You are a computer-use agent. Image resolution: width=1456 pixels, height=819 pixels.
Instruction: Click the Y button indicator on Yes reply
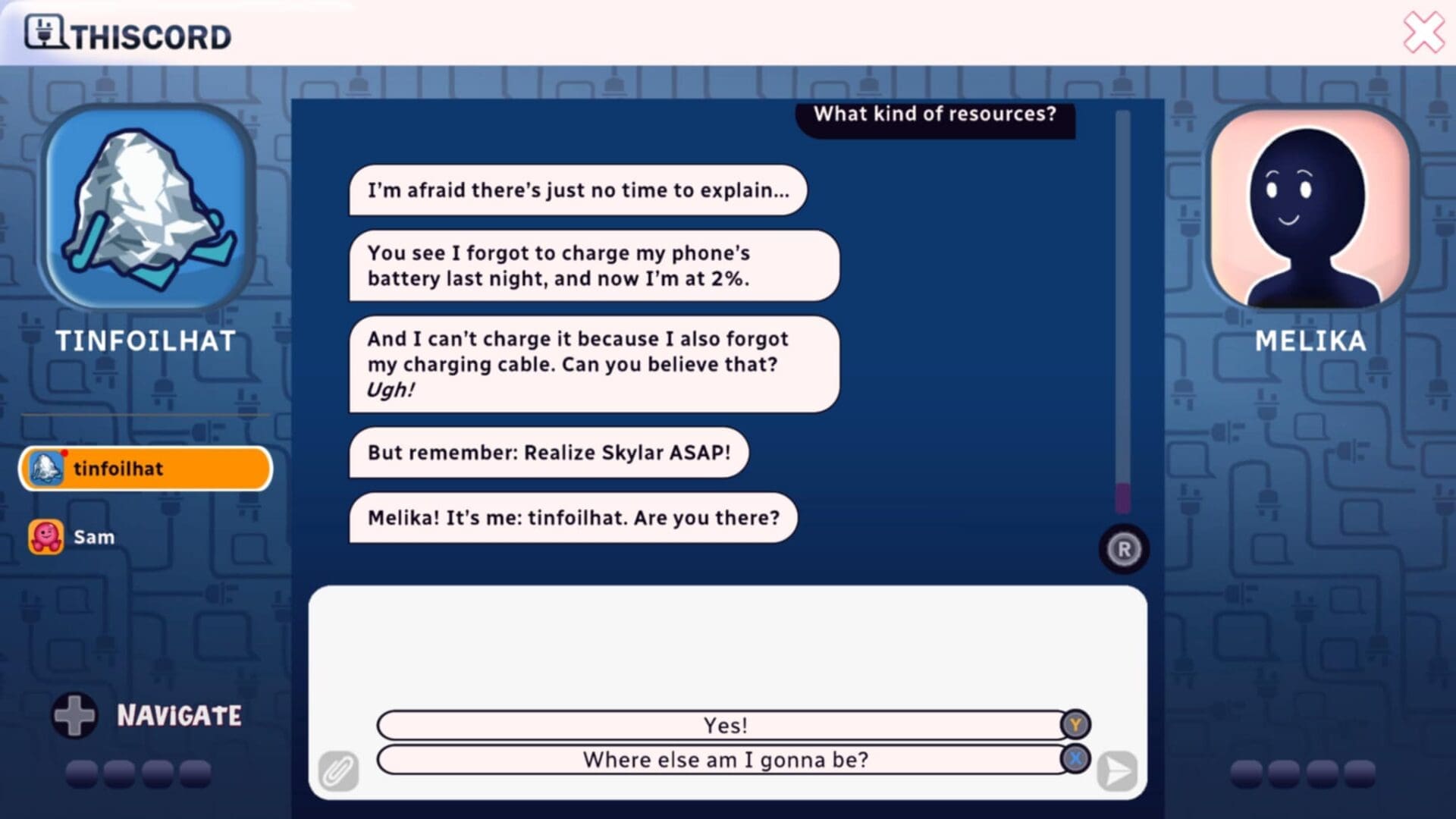[1074, 725]
